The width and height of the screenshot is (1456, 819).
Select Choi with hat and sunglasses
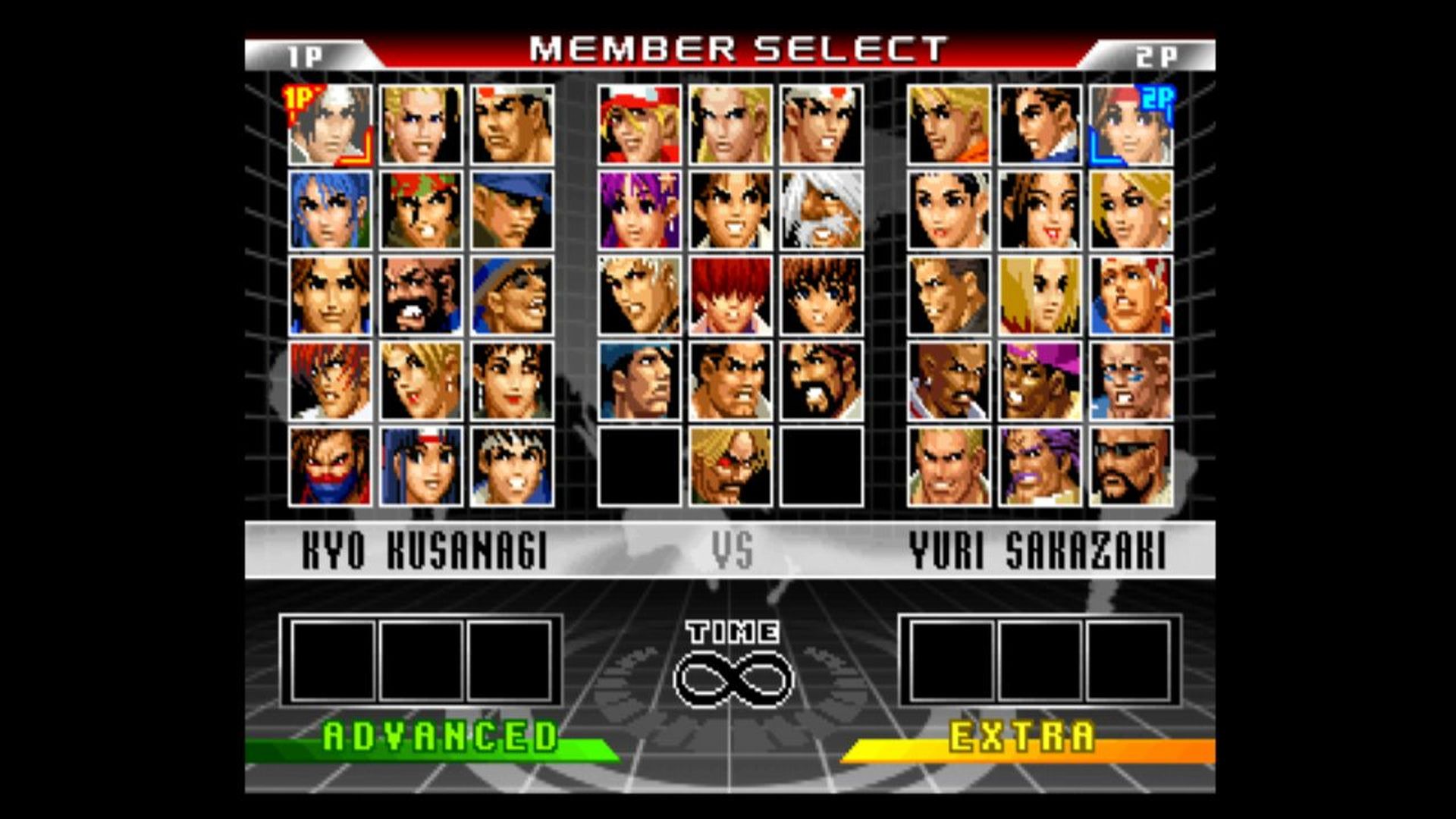(x=512, y=296)
